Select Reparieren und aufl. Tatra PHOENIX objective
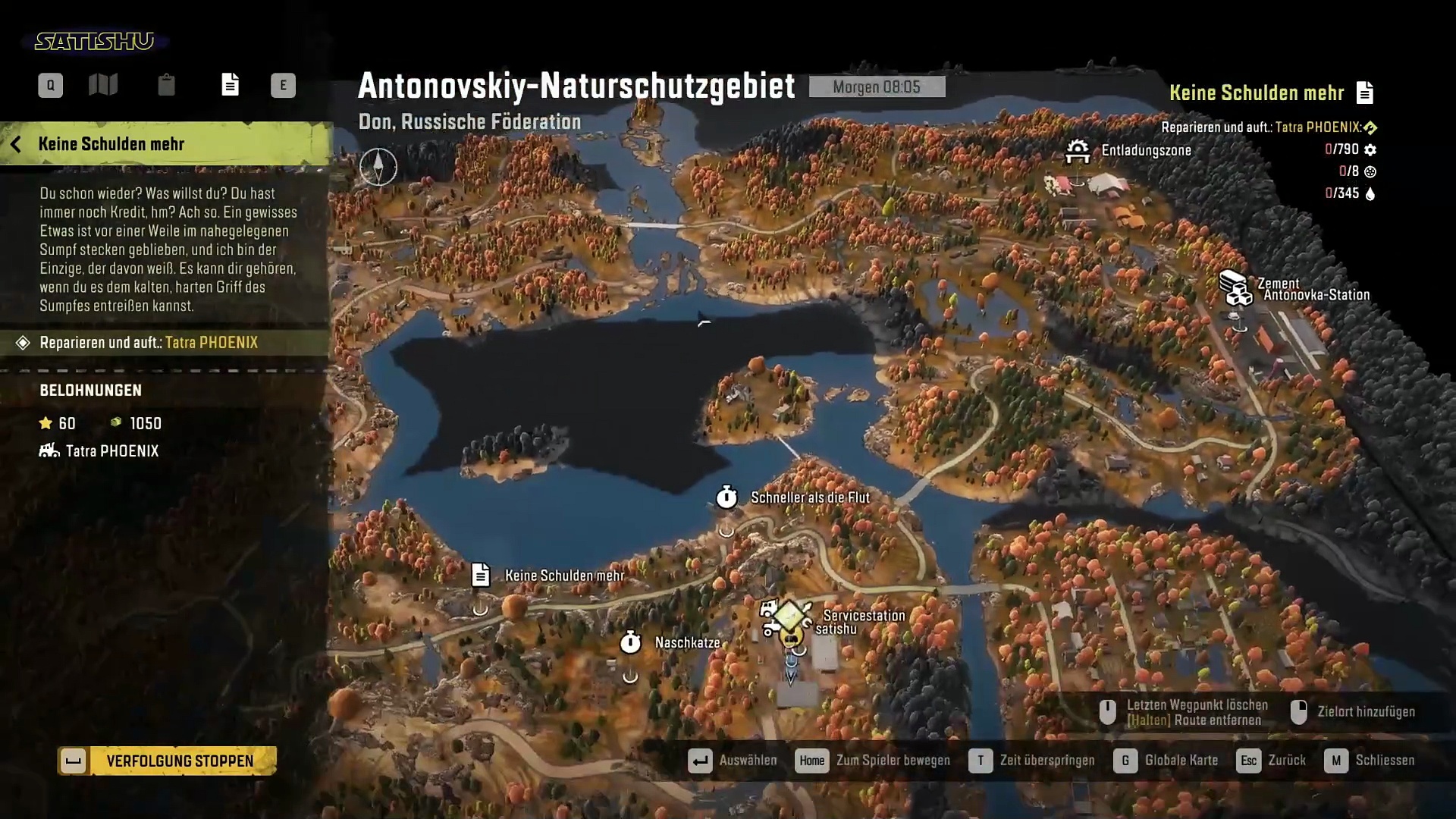The height and width of the screenshot is (819, 1456). pyautogui.click(x=149, y=343)
